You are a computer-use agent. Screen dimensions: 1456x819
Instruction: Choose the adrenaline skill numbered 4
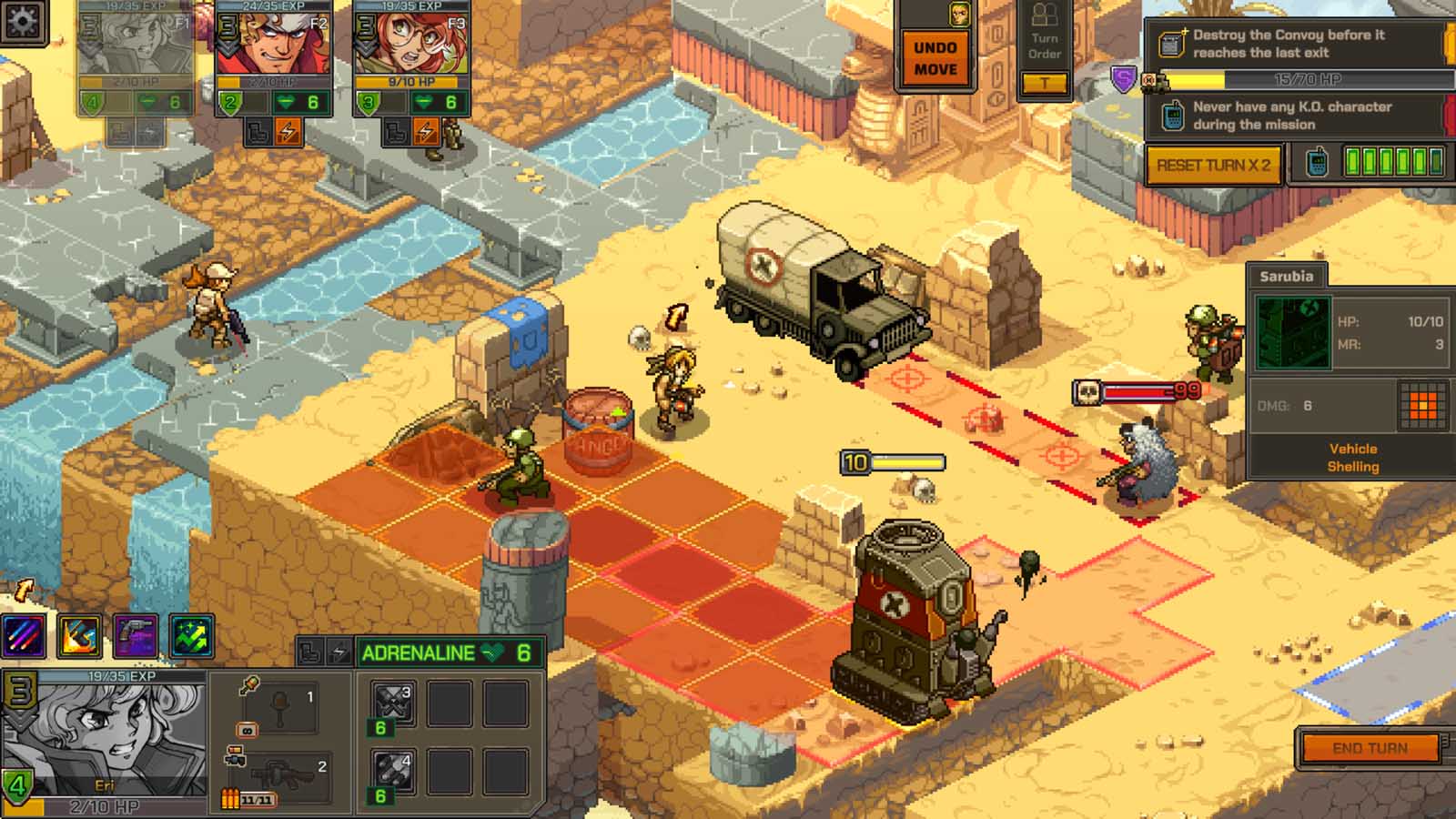pos(393,772)
